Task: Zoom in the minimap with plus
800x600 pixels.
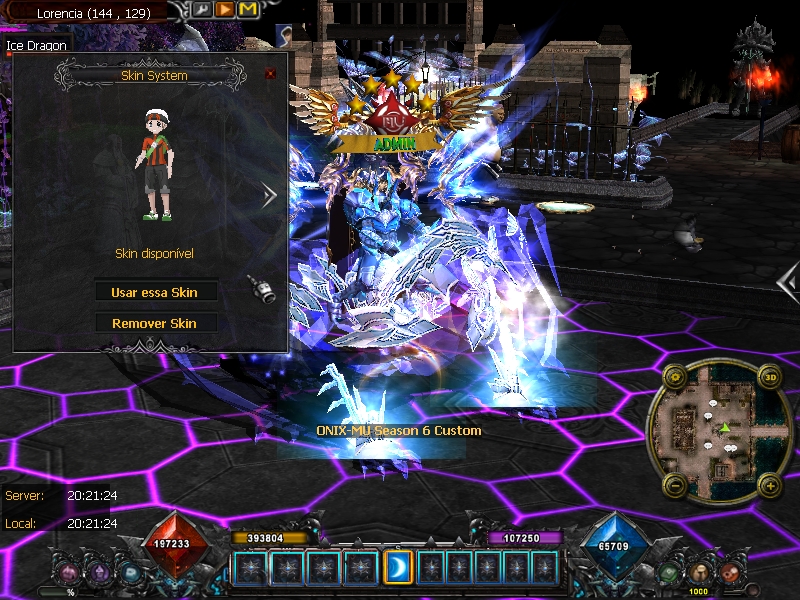Action: pyautogui.click(x=769, y=485)
